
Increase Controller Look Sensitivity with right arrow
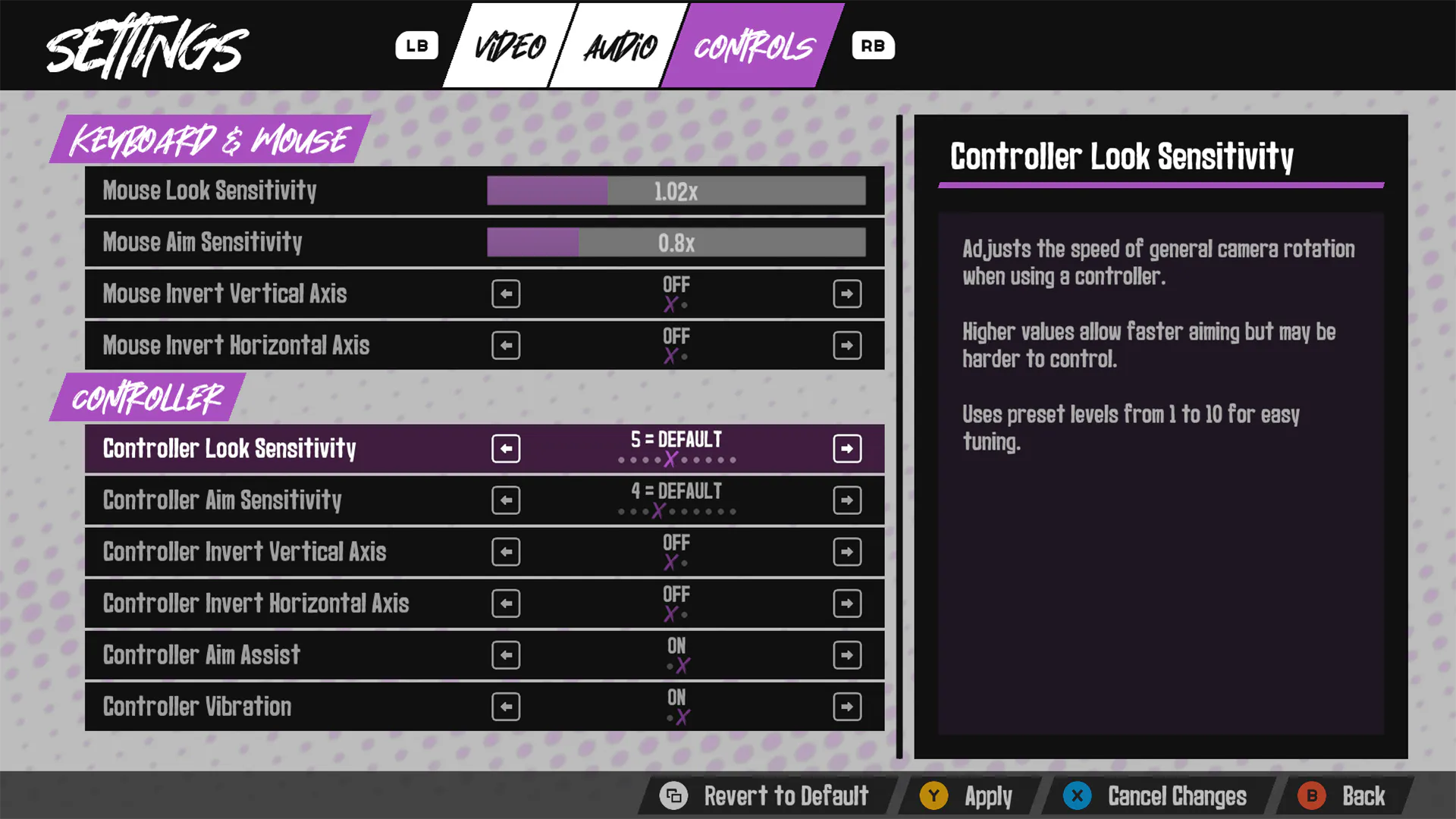tap(846, 449)
